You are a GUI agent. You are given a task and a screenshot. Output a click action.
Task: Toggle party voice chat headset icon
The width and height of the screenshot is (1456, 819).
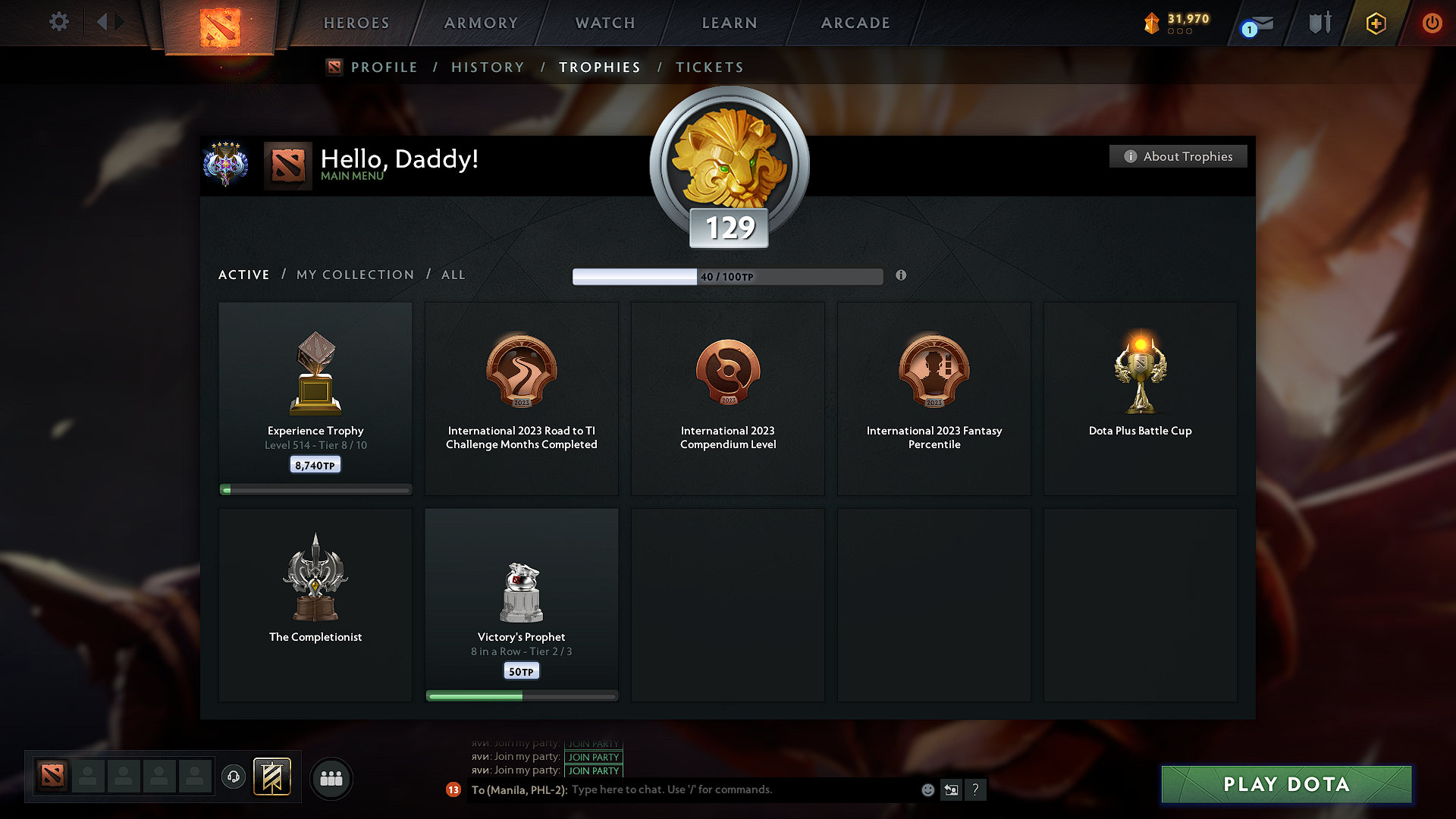tap(234, 777)
